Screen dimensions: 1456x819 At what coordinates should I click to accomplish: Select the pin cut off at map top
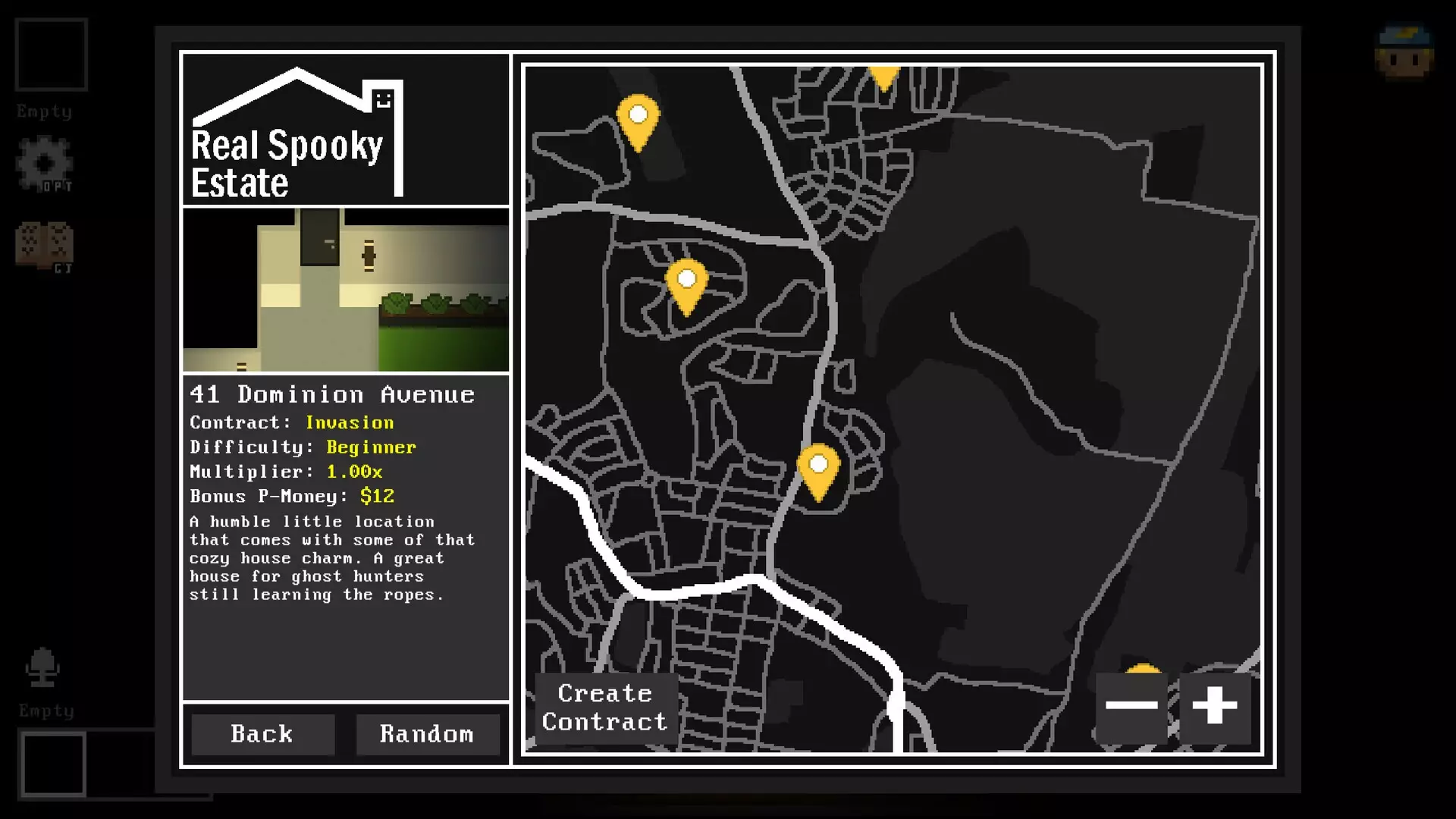(883, 75)
